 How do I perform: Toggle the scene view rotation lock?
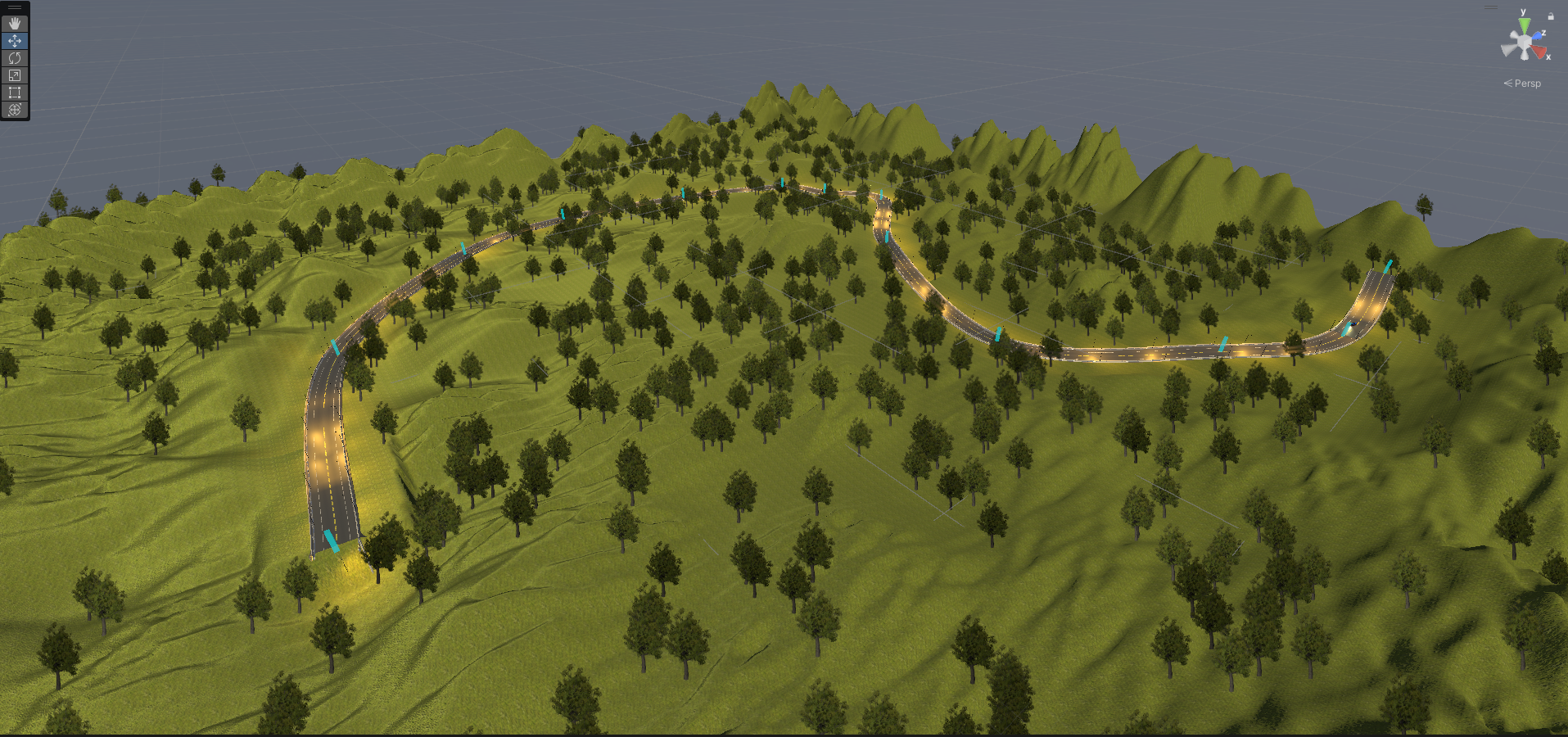pos(1551,16)
